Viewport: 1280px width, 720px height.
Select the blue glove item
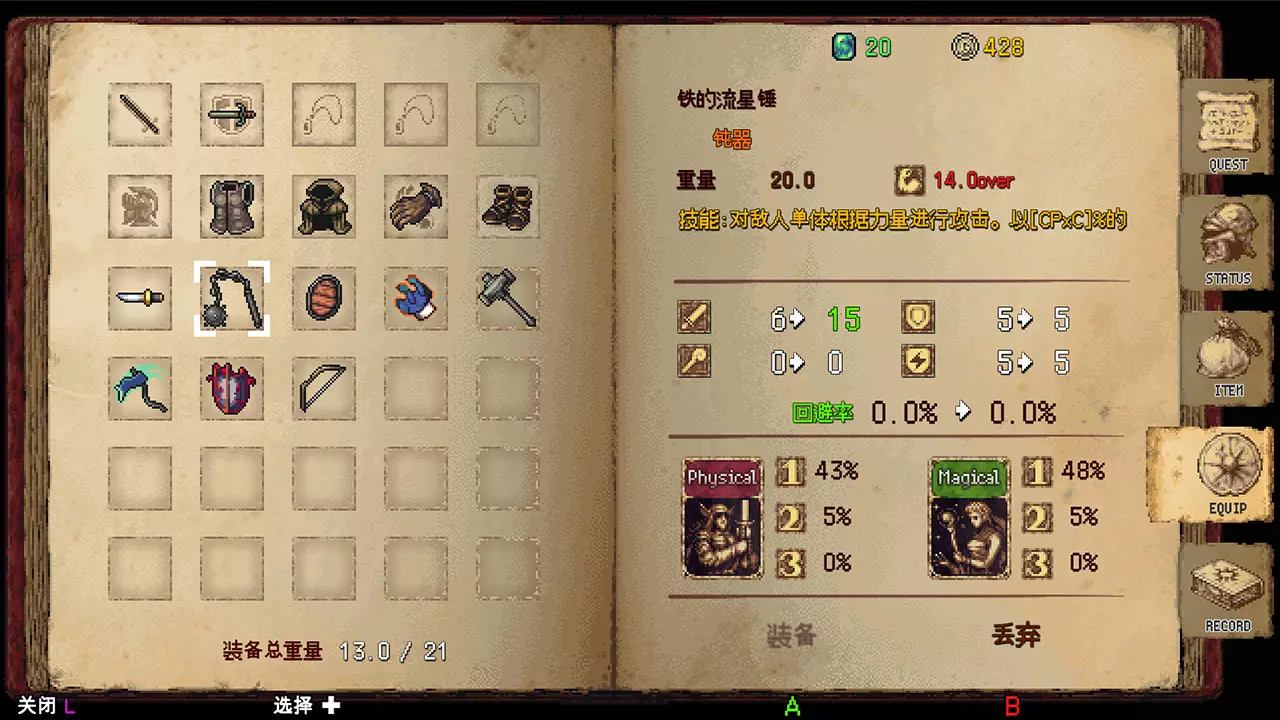(x=416, y=299)
